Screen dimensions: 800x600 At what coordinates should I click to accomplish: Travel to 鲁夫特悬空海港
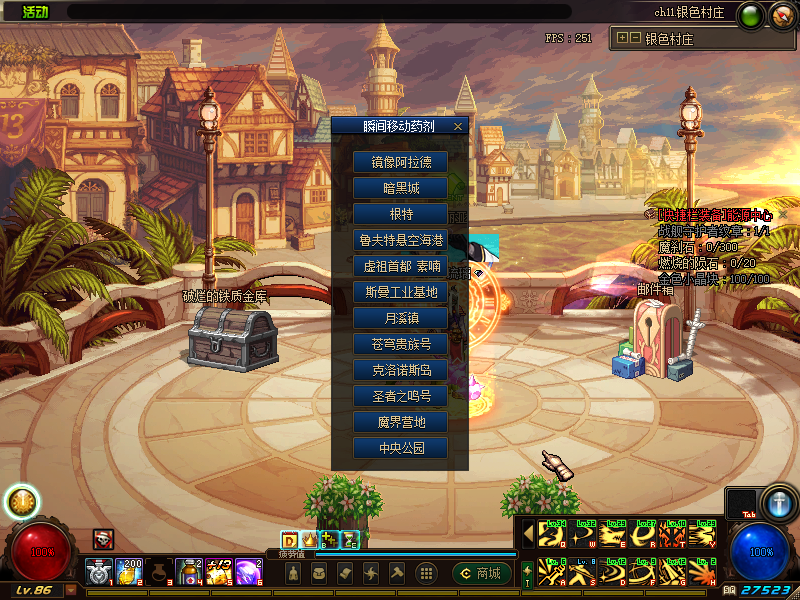point(400,240)
